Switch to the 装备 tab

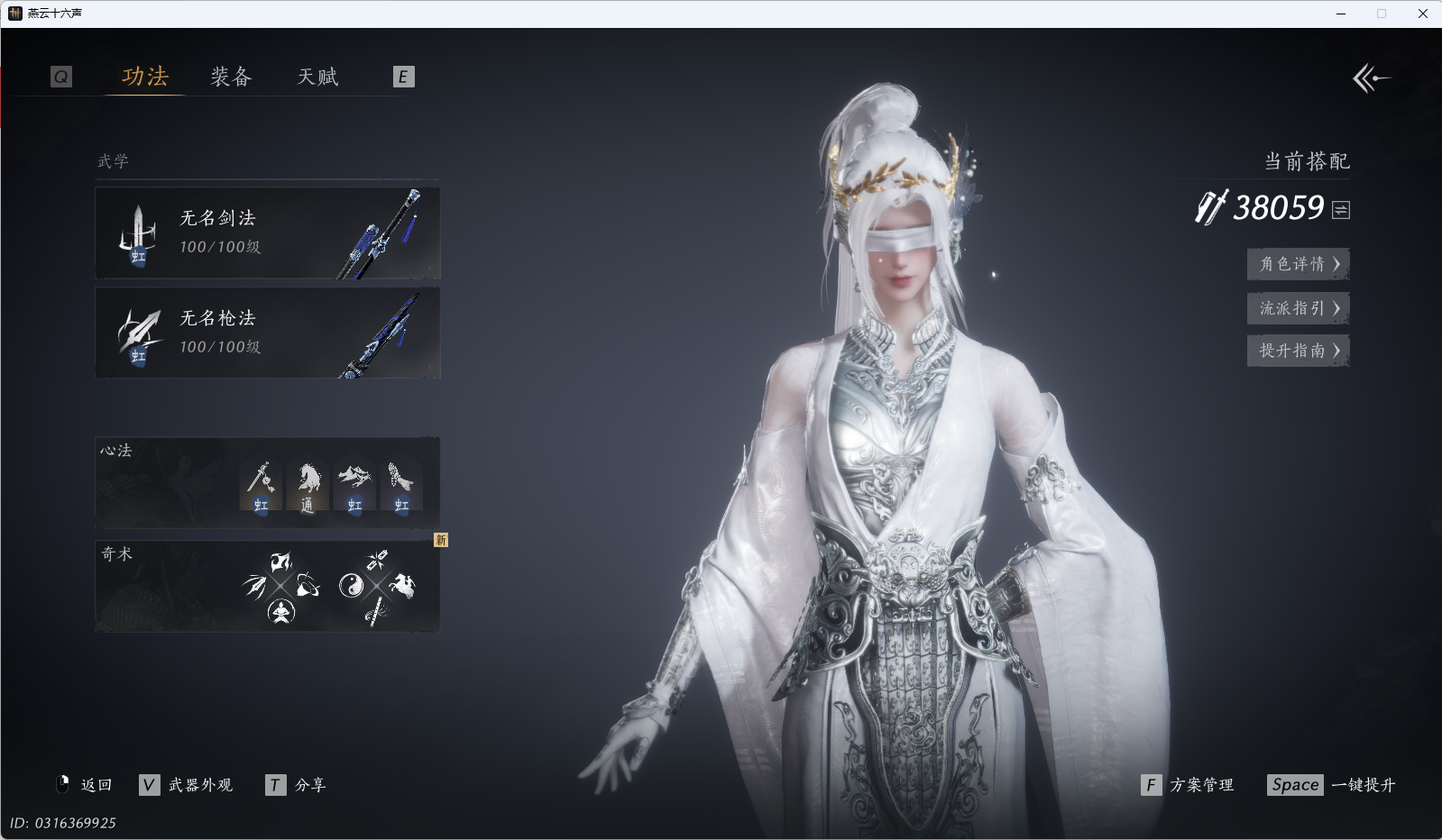pyautogui.click(x=231, y=77)
